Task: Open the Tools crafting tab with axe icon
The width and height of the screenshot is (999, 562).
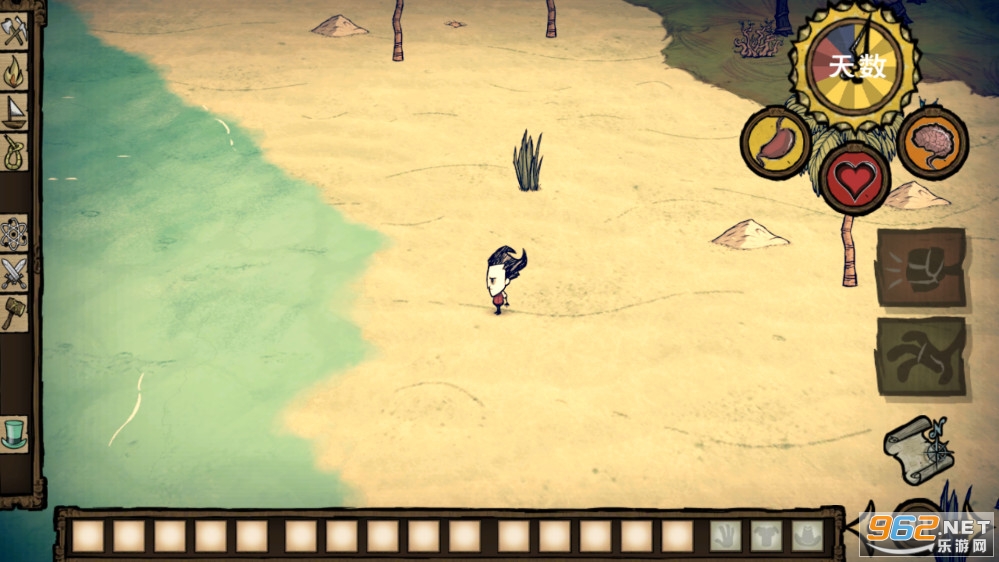Action: [14, 33]
